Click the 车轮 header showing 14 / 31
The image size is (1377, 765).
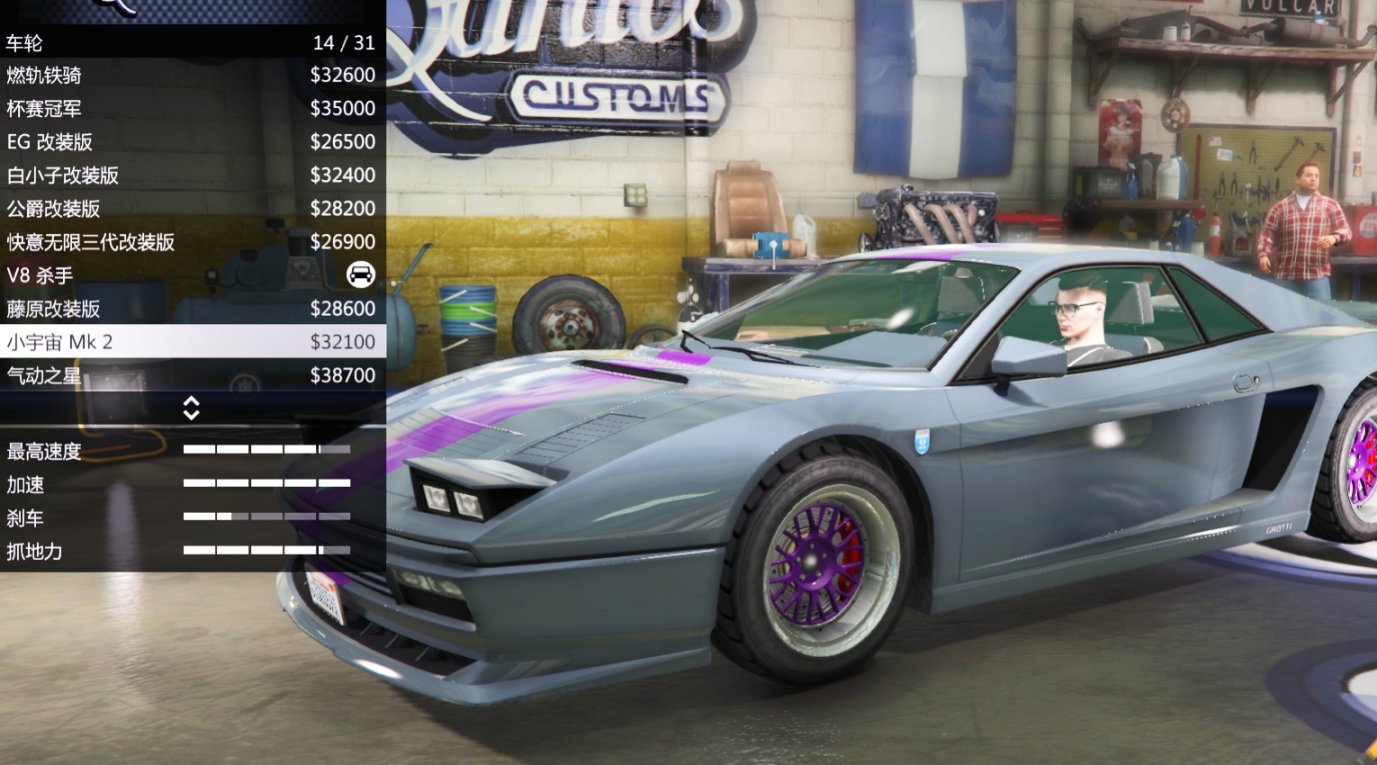pos(190,41)
